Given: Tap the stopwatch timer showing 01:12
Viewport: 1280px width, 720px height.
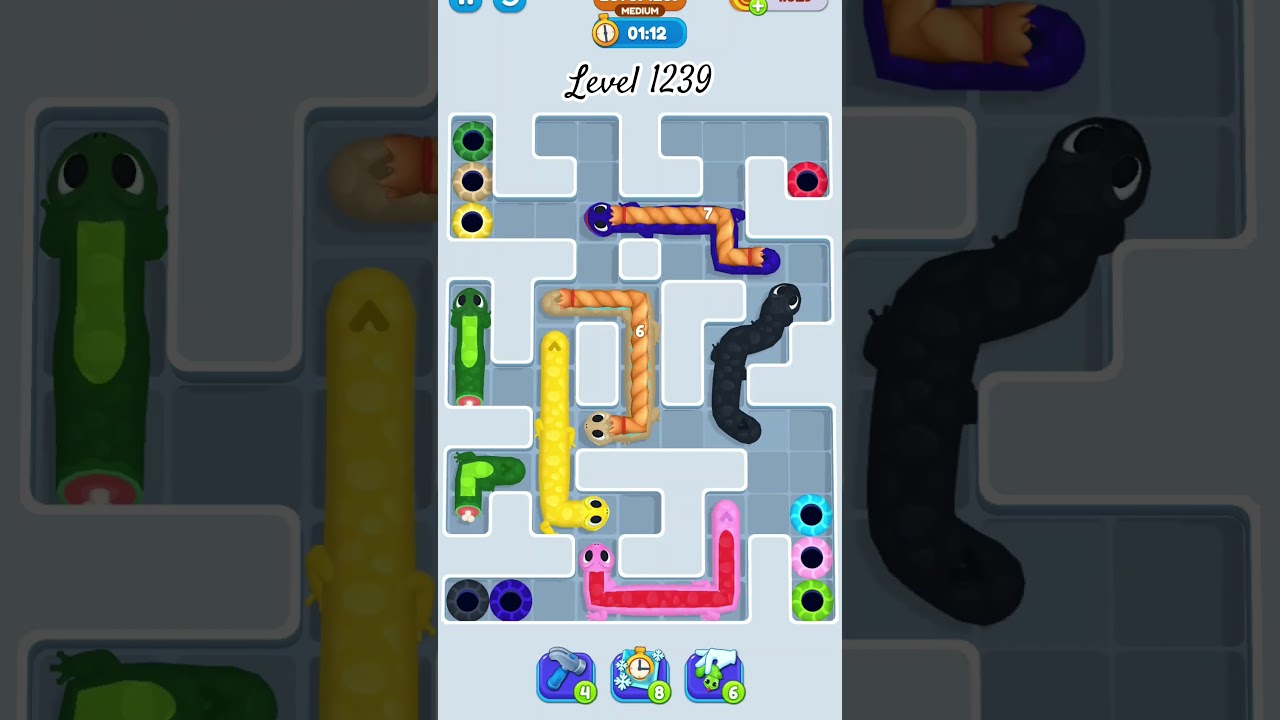Looking at the screenshot, I should pos(640,33).
